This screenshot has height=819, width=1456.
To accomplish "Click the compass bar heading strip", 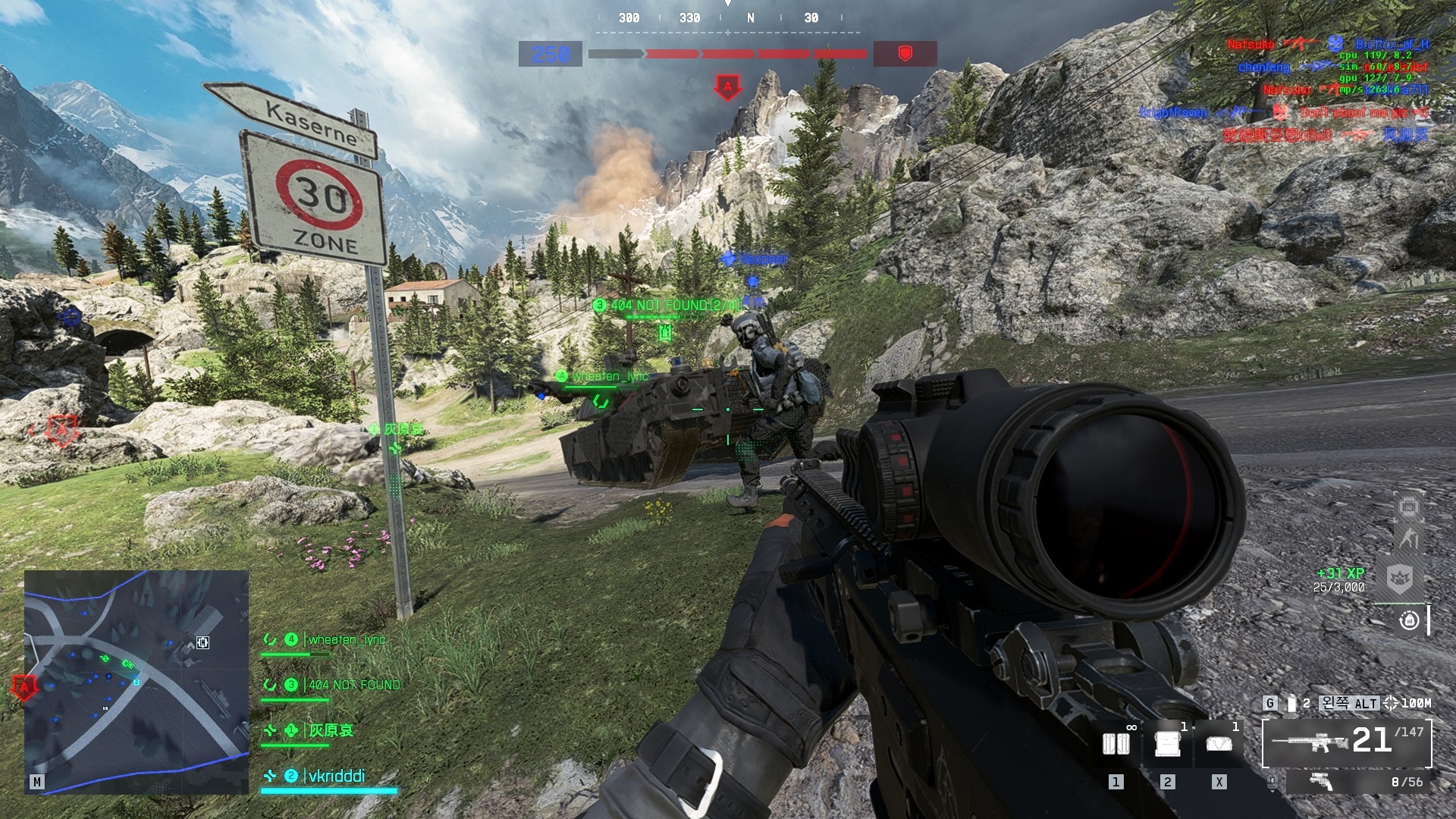I will point(728,18).
